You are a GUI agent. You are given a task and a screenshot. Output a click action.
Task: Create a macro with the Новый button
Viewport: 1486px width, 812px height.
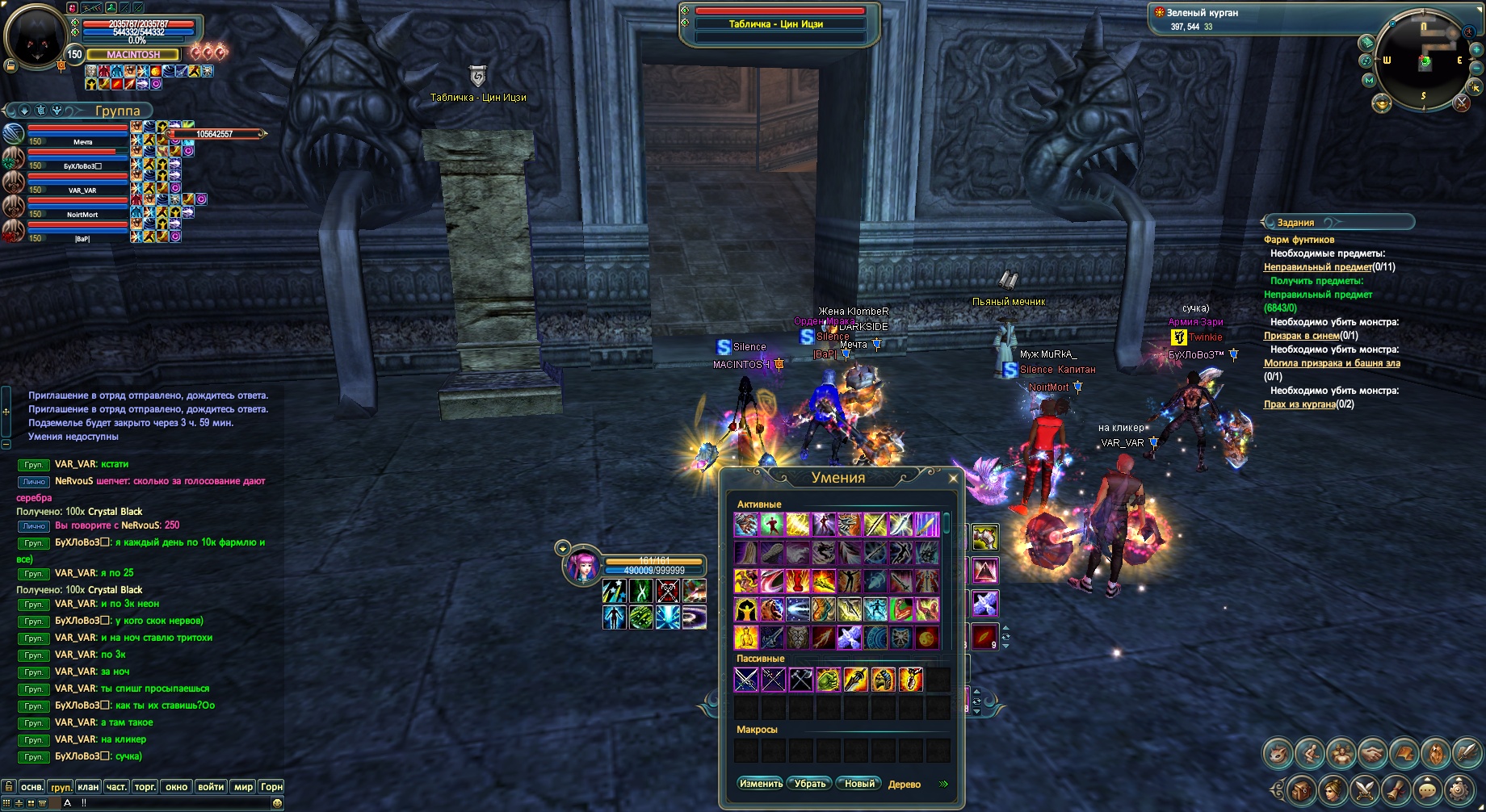[x=858, y=784]
